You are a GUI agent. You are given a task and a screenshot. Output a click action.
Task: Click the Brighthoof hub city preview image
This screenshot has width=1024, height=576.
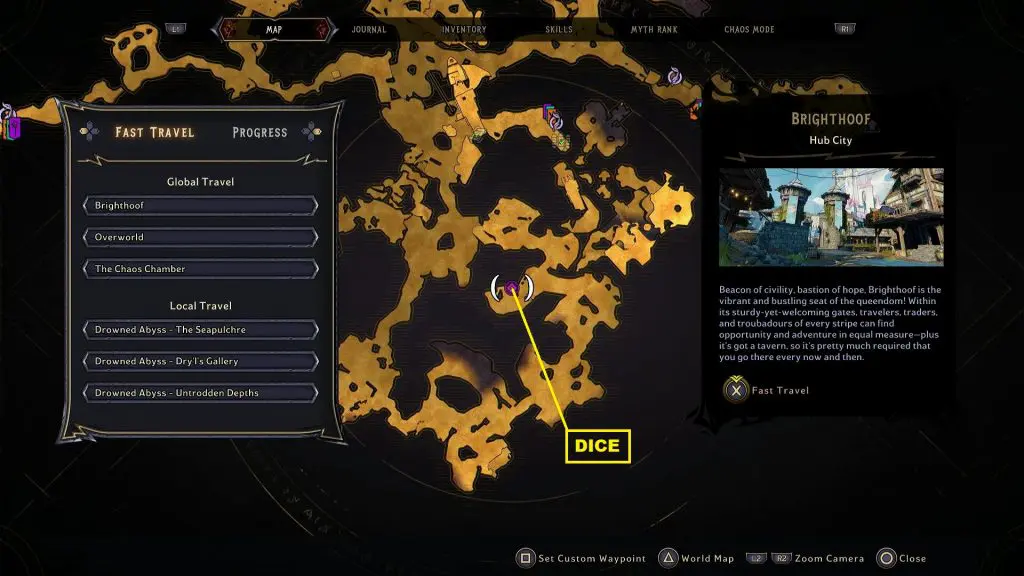(831, 216)
